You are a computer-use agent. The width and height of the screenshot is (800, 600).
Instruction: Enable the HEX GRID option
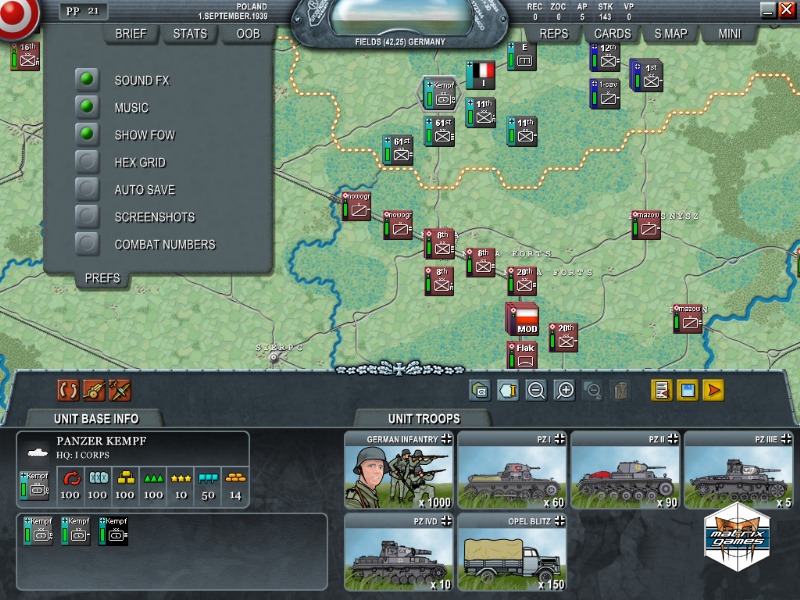(x=88, y=162)
